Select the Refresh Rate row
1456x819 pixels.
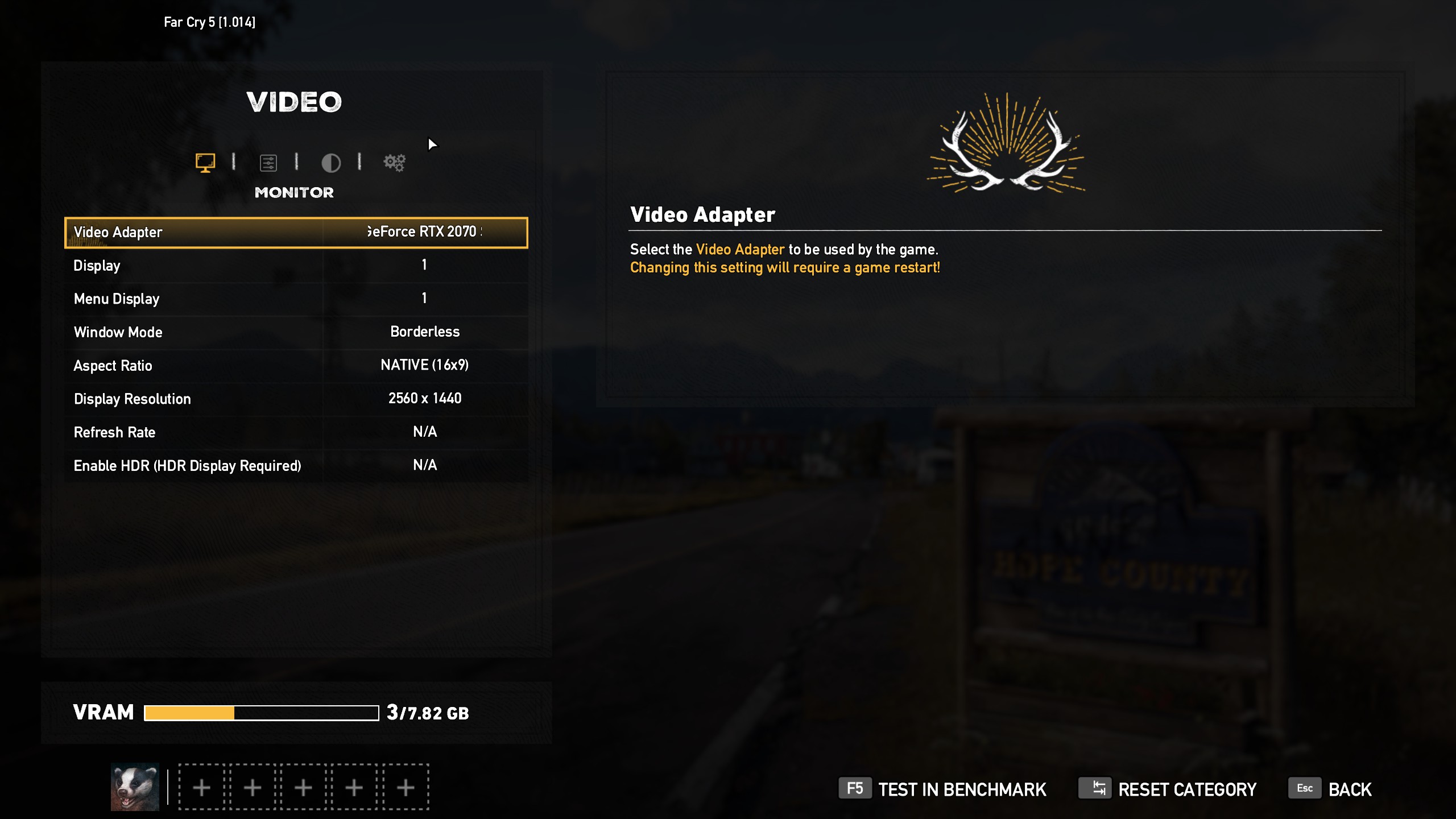tap(296, 432)
